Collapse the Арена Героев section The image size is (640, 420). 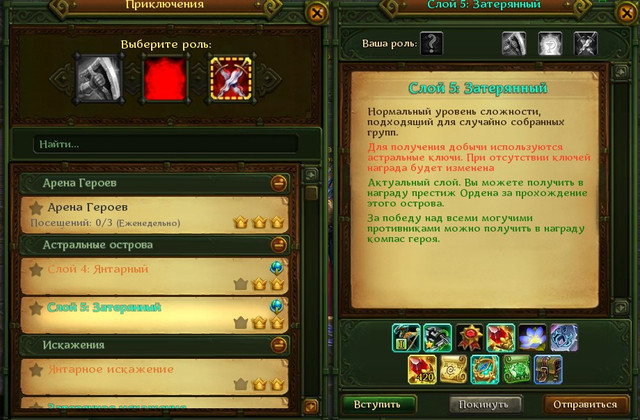tap(279, 184)
